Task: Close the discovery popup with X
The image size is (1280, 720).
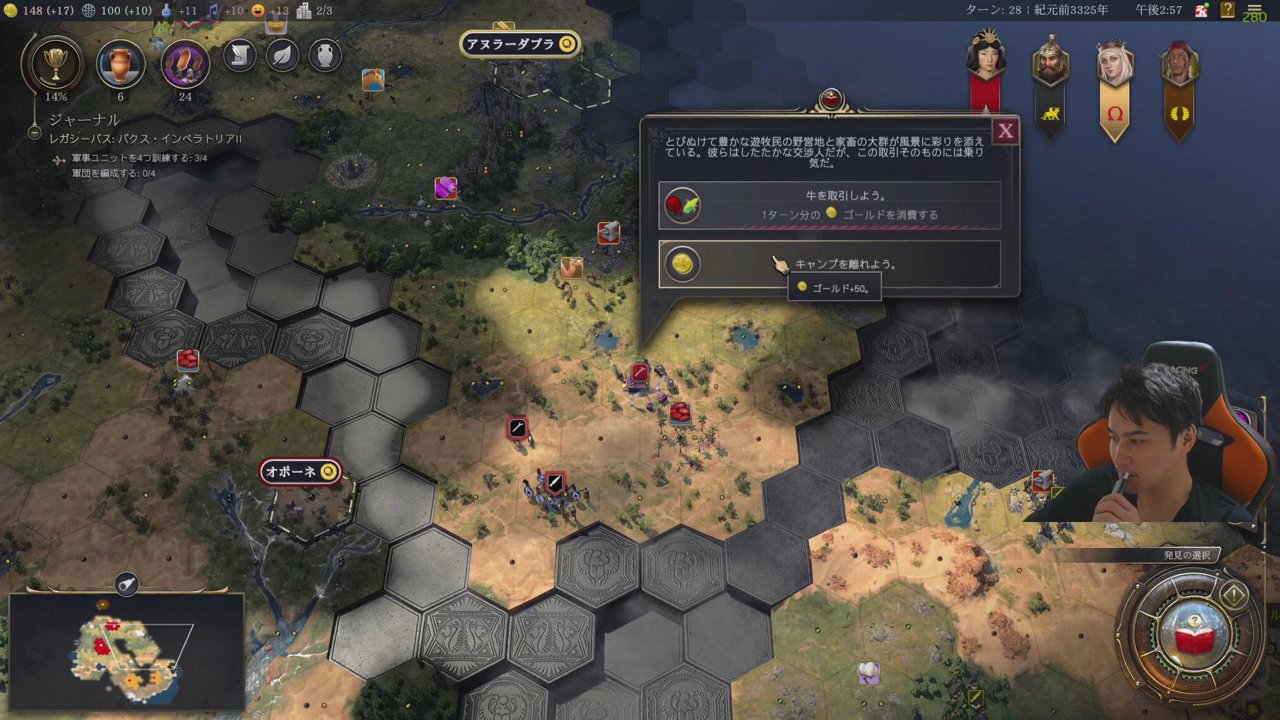Action: click(1005, 131)
